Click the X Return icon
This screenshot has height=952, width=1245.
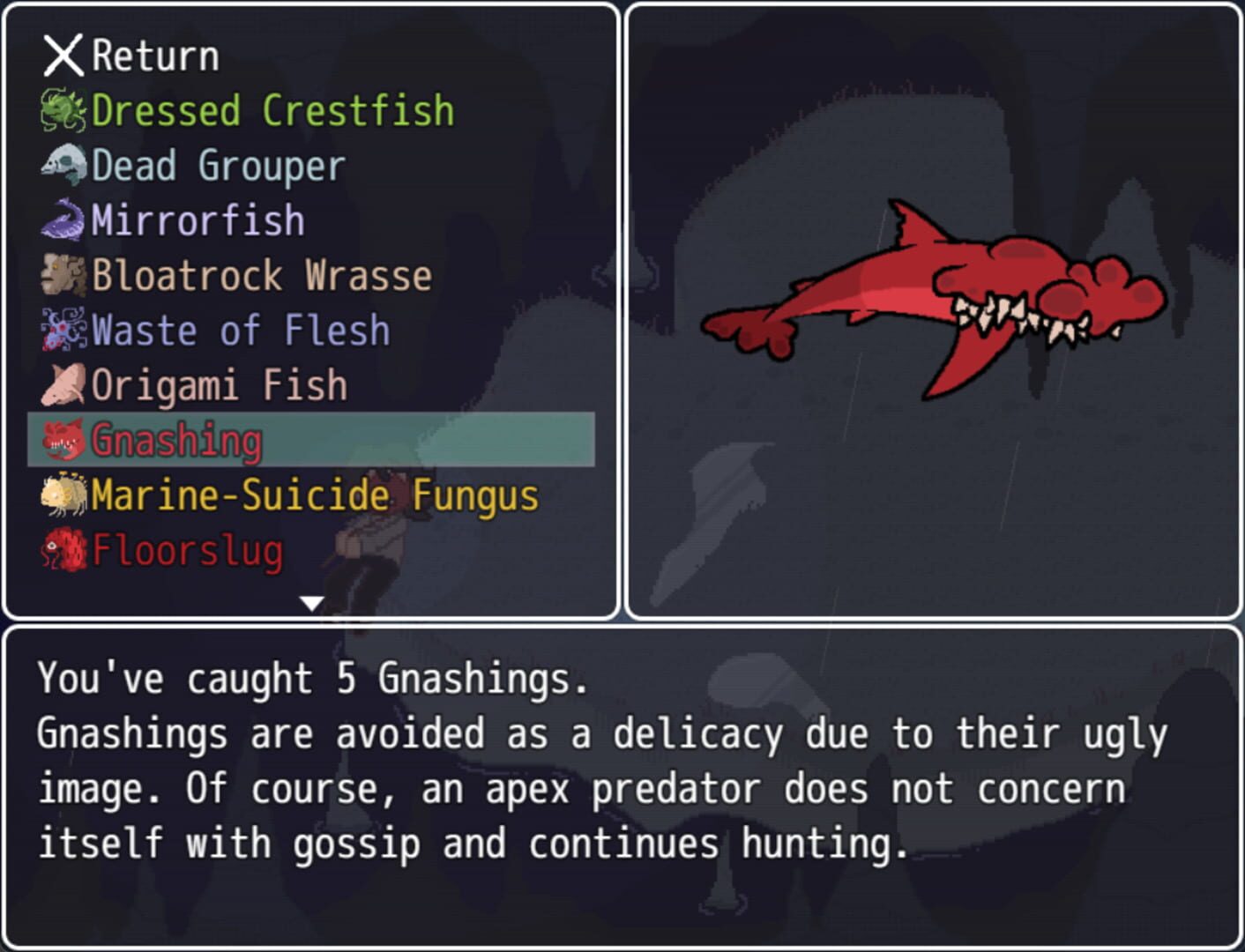[x=62, y=55]
